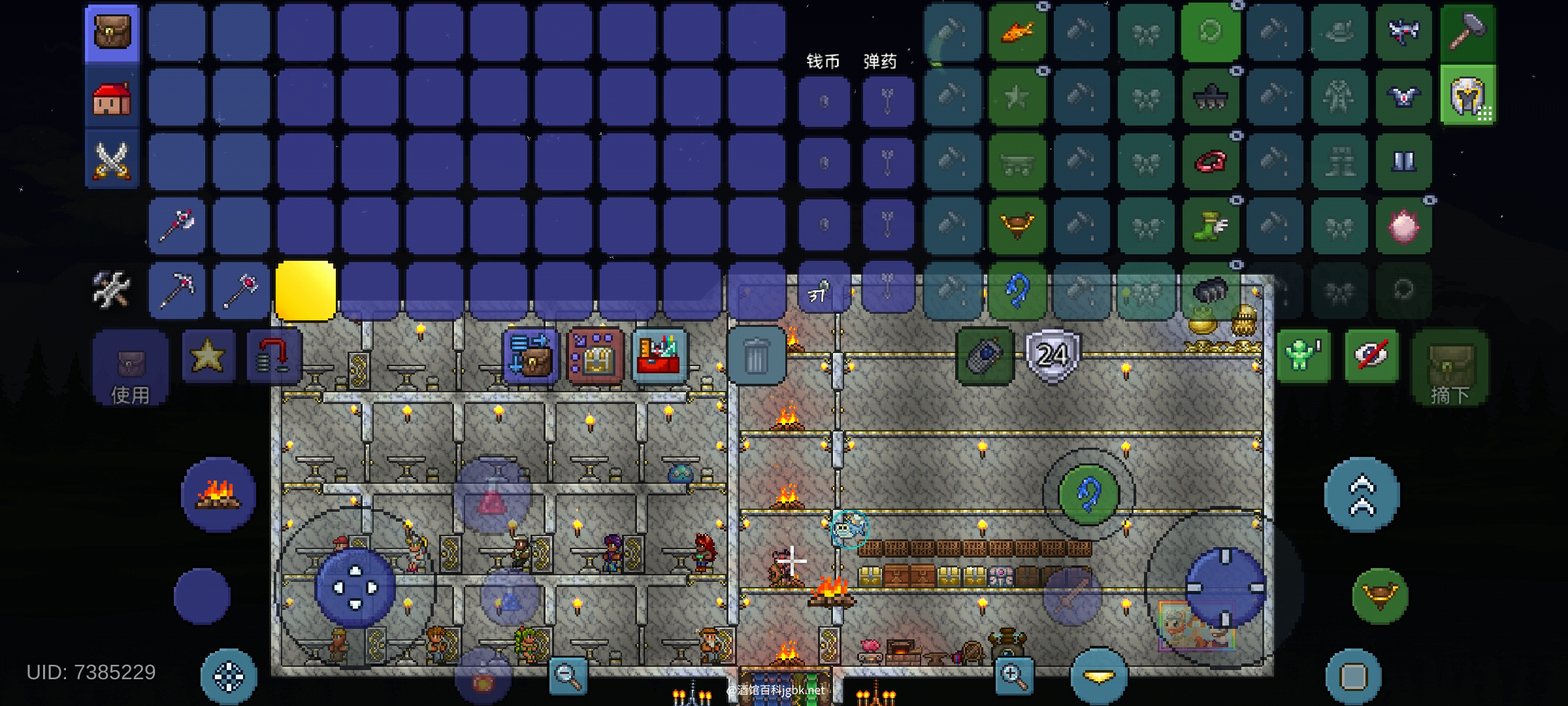Choose the green winged boots accessory
Viewport: 1568px width, 706px height.
(x=1210, y=226)
